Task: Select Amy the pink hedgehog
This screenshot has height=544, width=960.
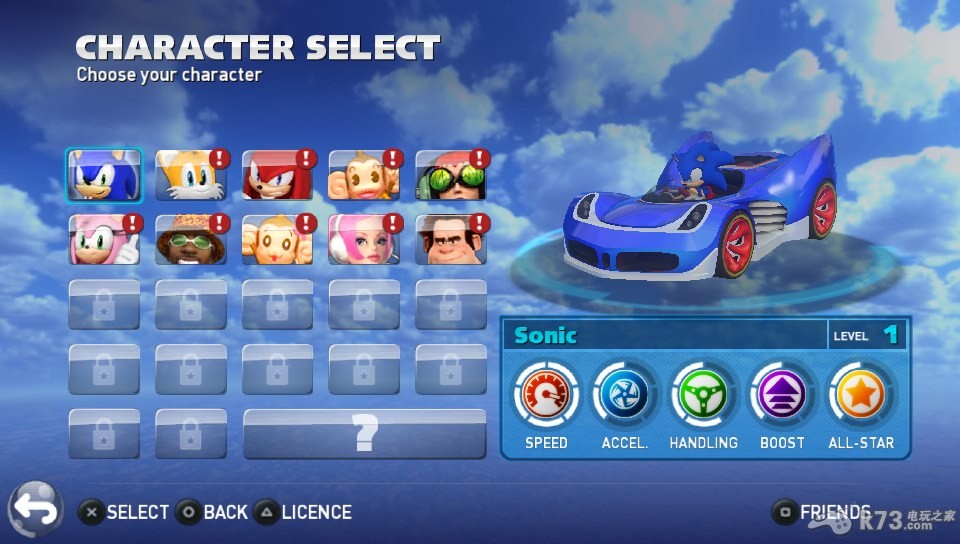Action: 104,240
